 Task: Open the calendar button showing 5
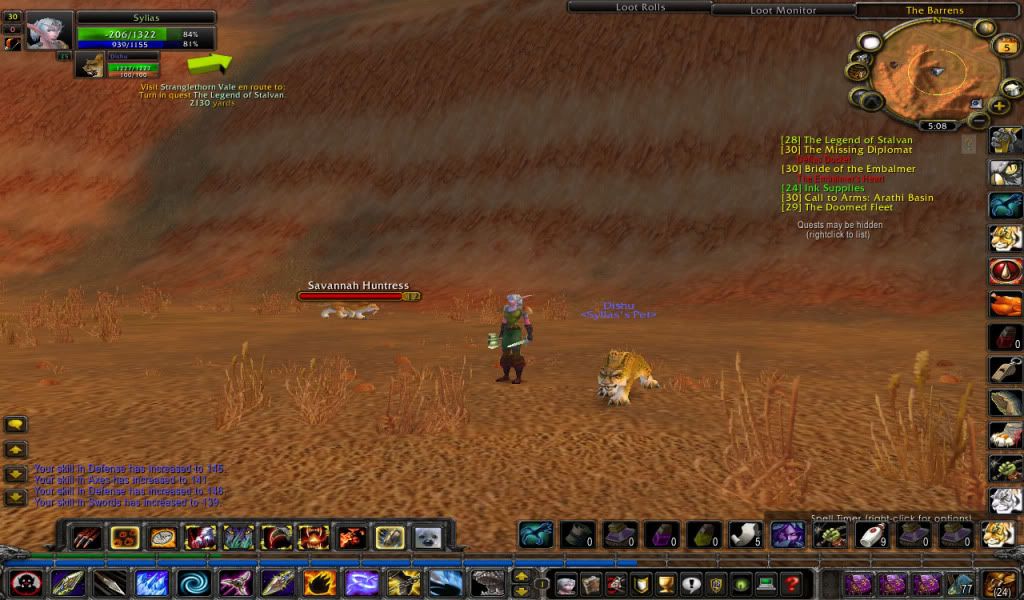(x=1005, y=46)
